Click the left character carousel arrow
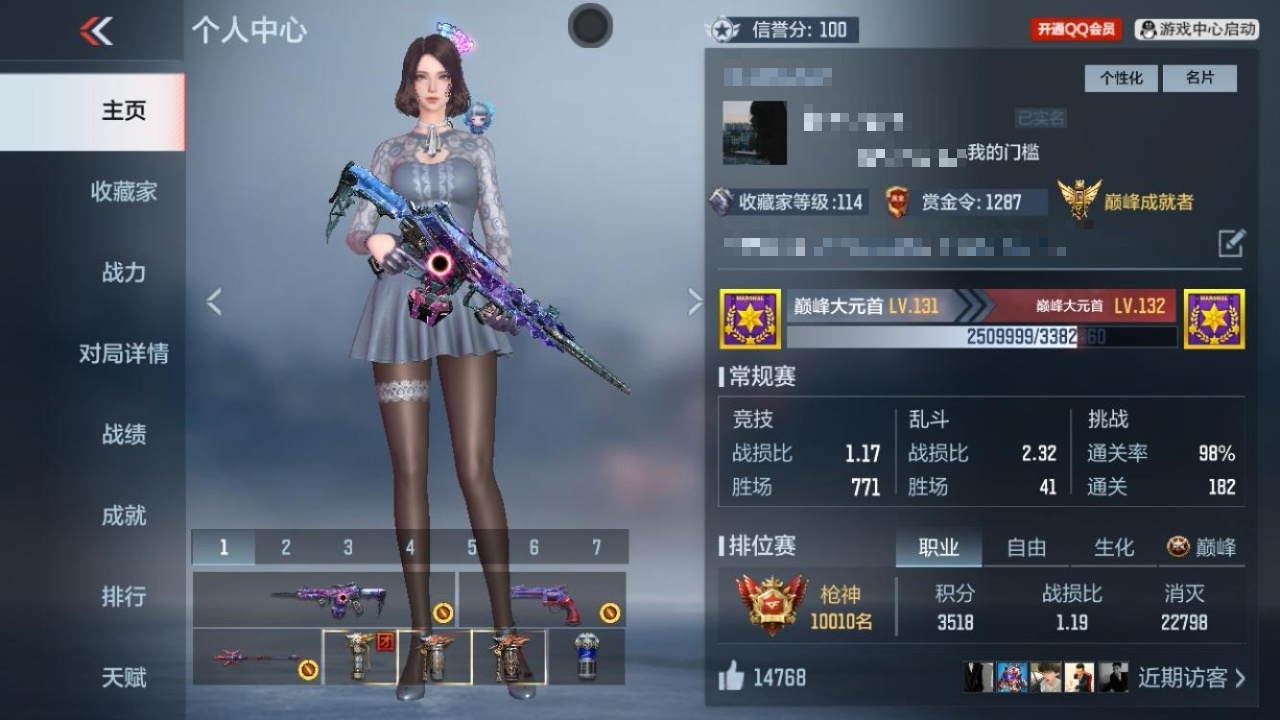Screen dimensions: 1280x720 click(x=213, y=300)
